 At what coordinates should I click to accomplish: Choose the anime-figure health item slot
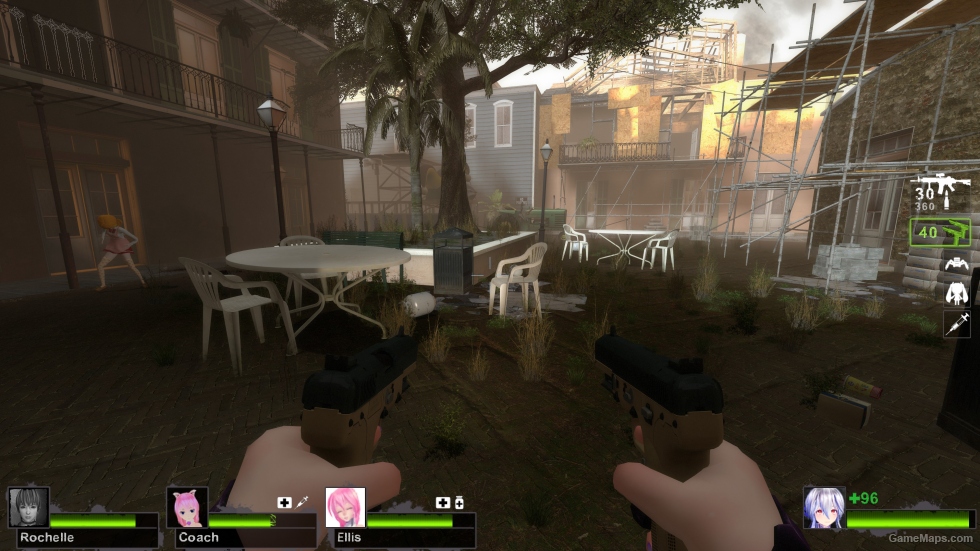pyautogui.click(x=956, y=293)
